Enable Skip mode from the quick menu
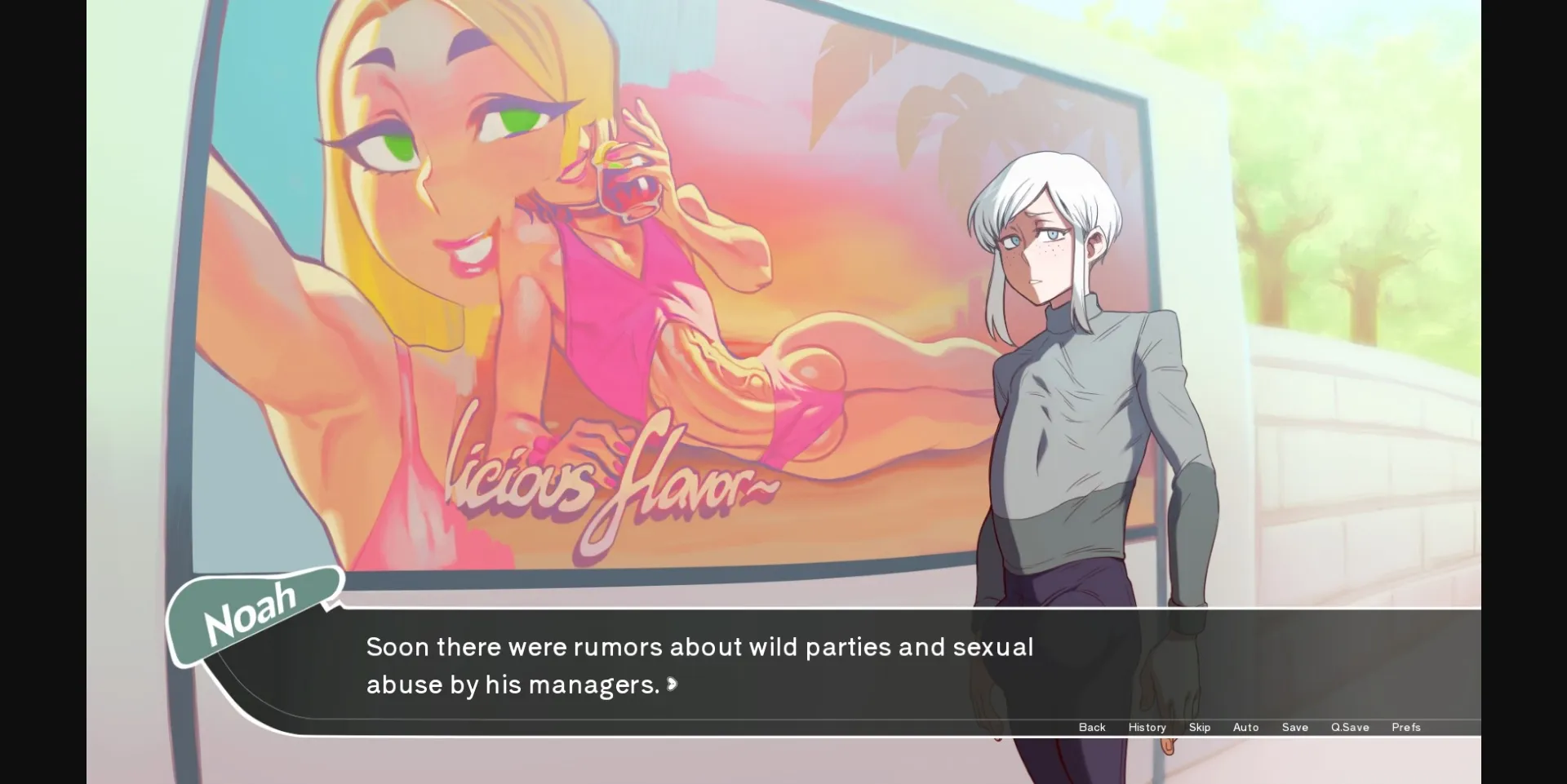Image resolution: width=1567 pixels, height=784 pixels. [1200, 727]
